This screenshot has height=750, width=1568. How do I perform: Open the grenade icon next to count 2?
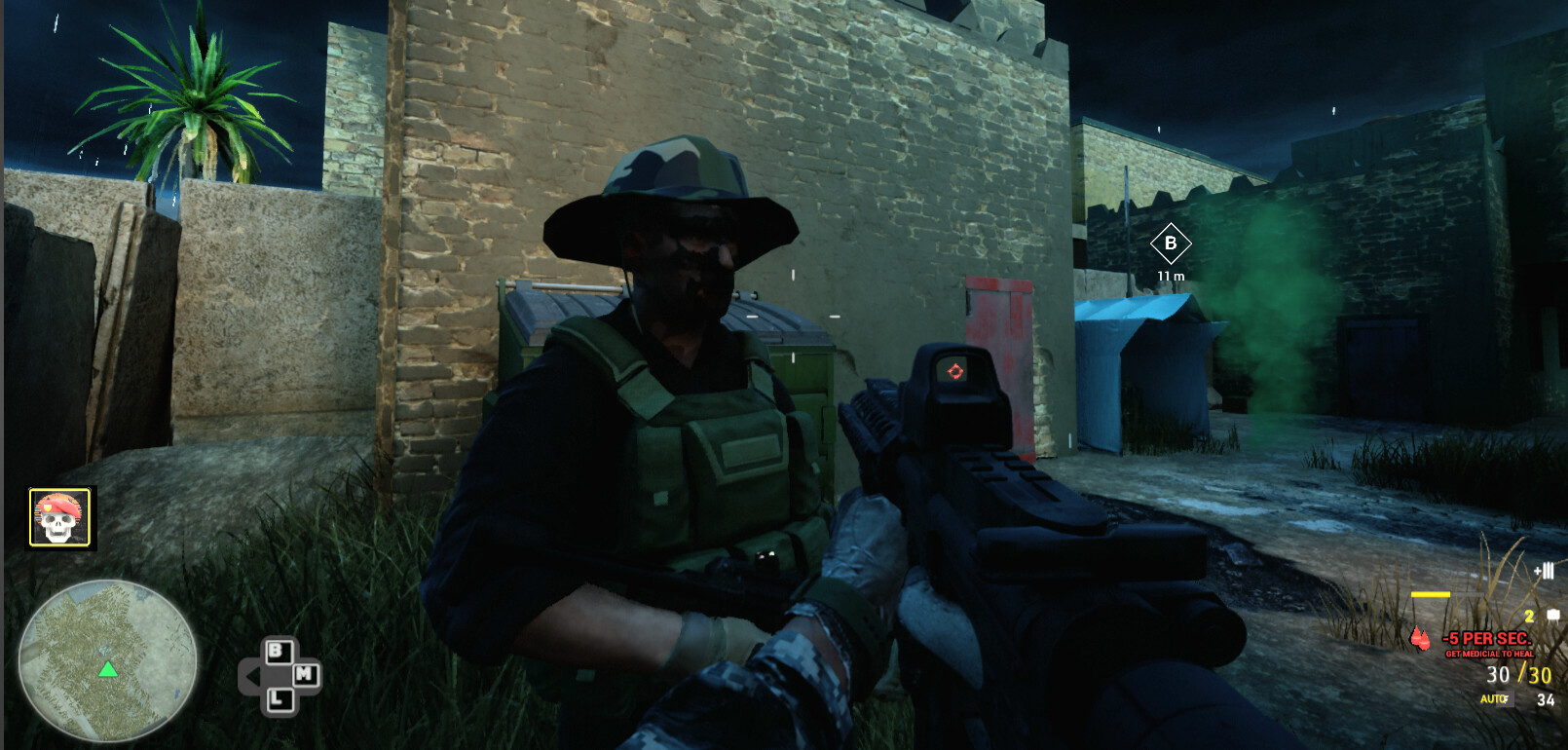[x=1552, y=615]
